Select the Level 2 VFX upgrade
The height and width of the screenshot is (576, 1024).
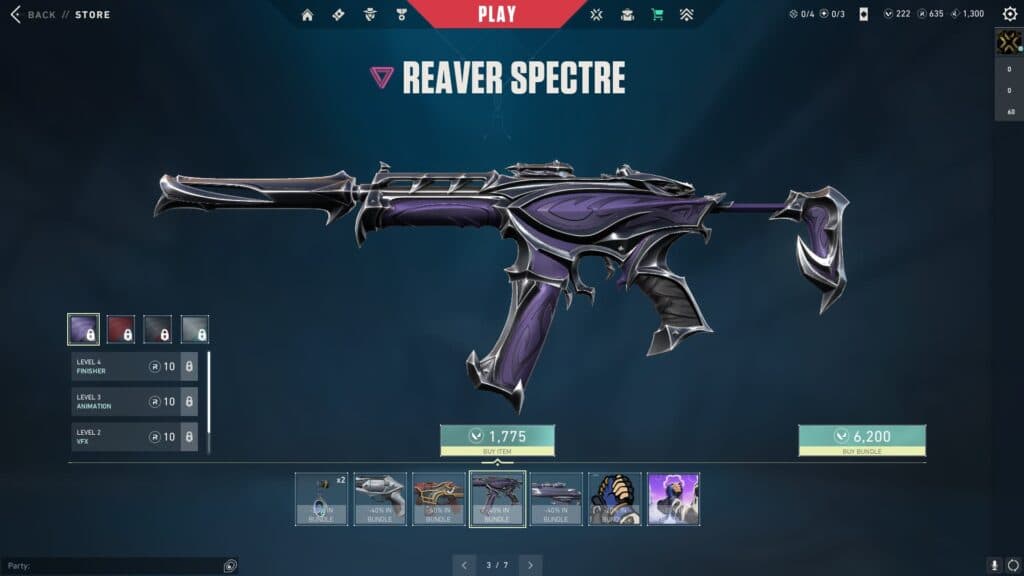pyautogui.click(x=134, y=437)
